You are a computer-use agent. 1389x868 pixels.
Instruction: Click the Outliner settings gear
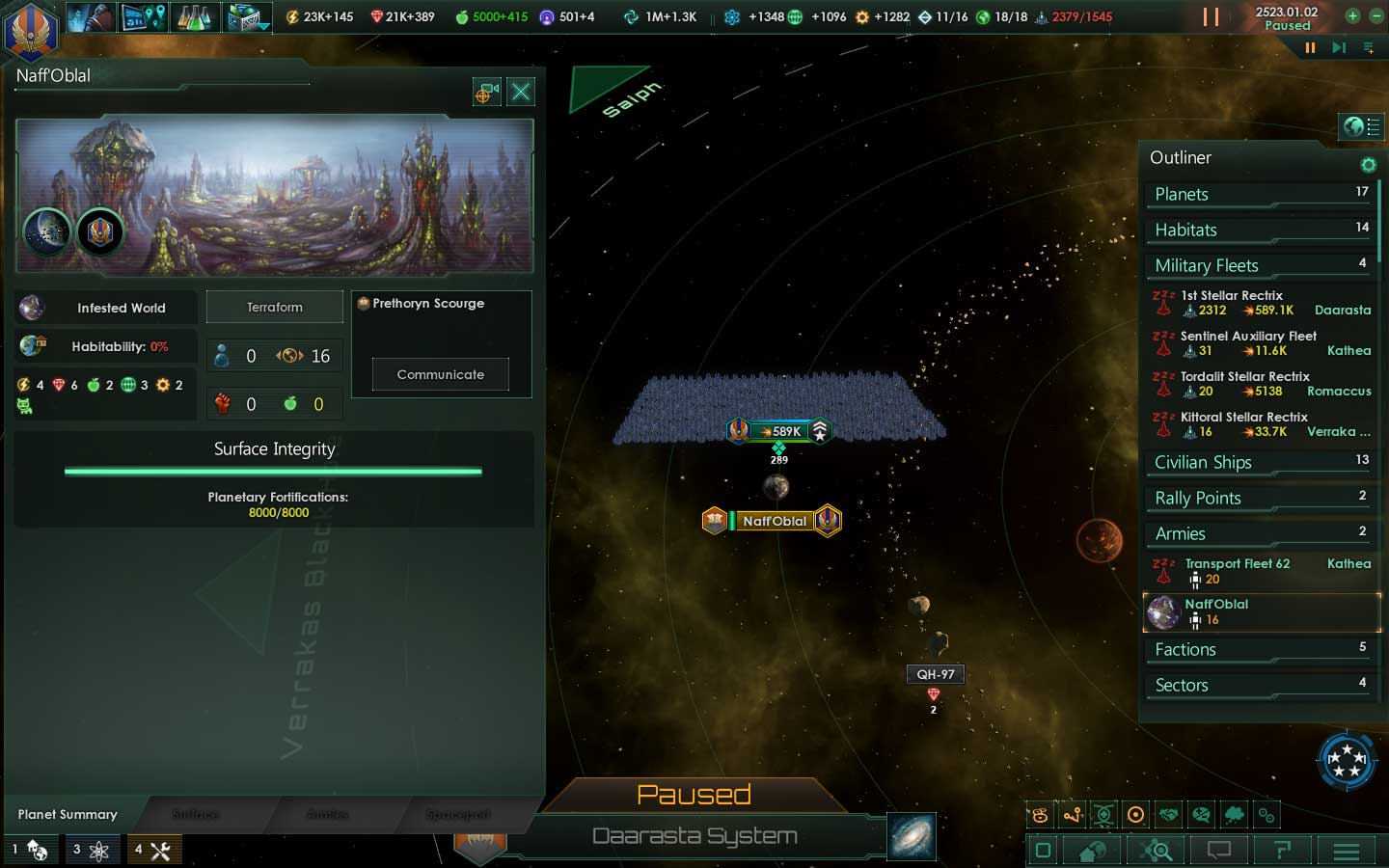click(x=1369, y=164)
